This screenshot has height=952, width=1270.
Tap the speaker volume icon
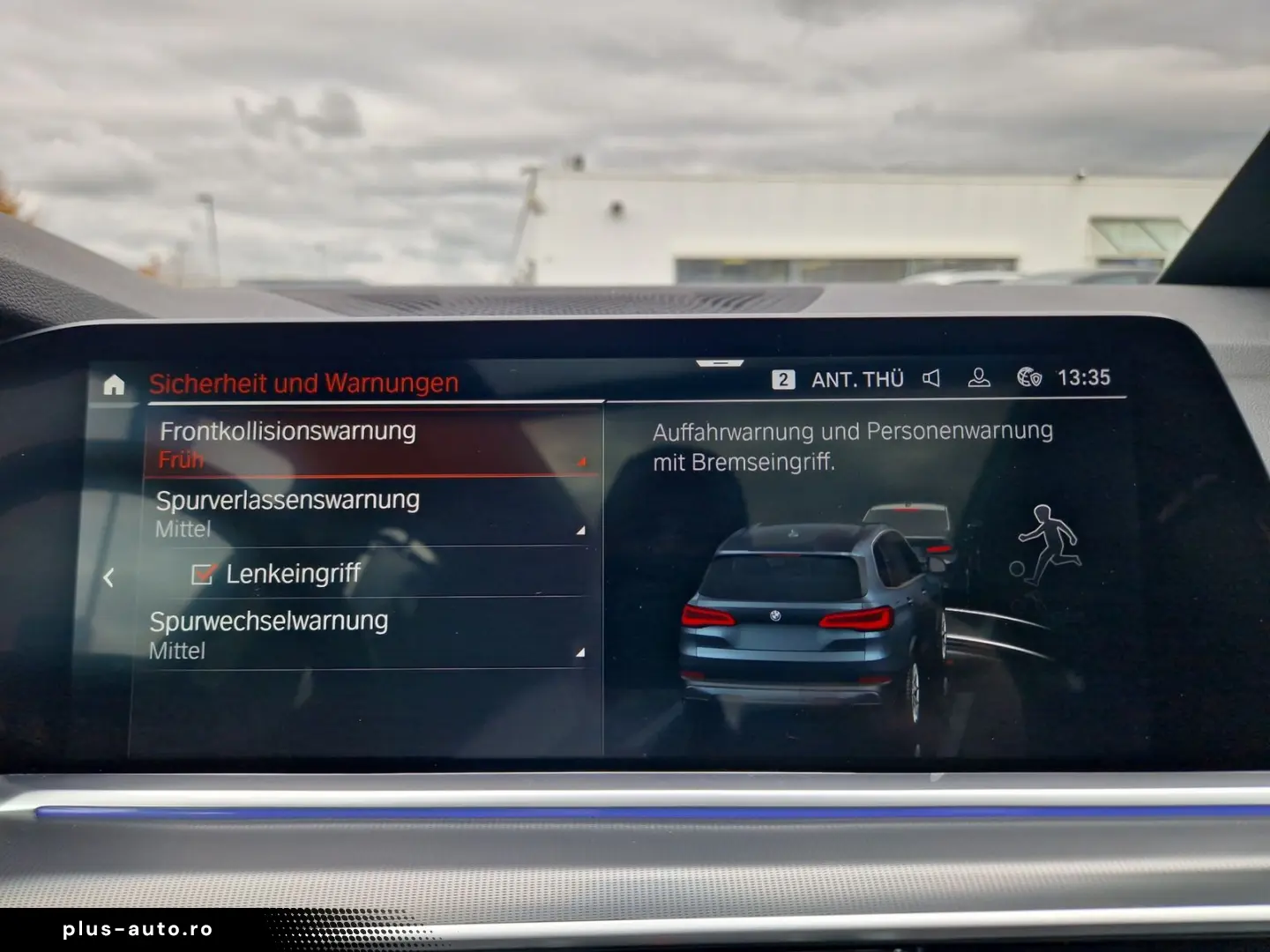931,378
